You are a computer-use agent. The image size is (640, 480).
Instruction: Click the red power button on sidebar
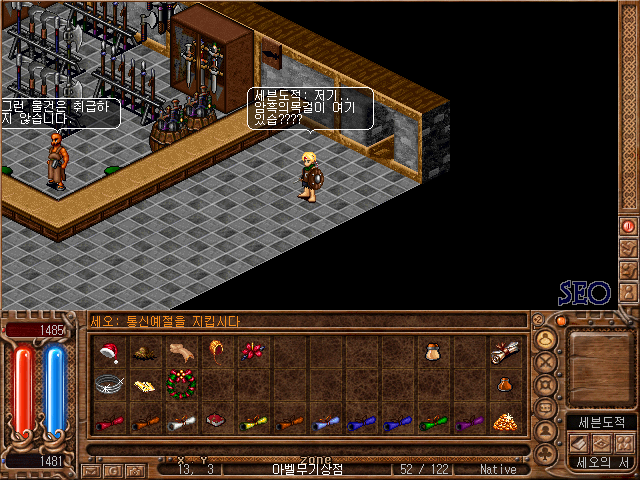pos(628,227)
